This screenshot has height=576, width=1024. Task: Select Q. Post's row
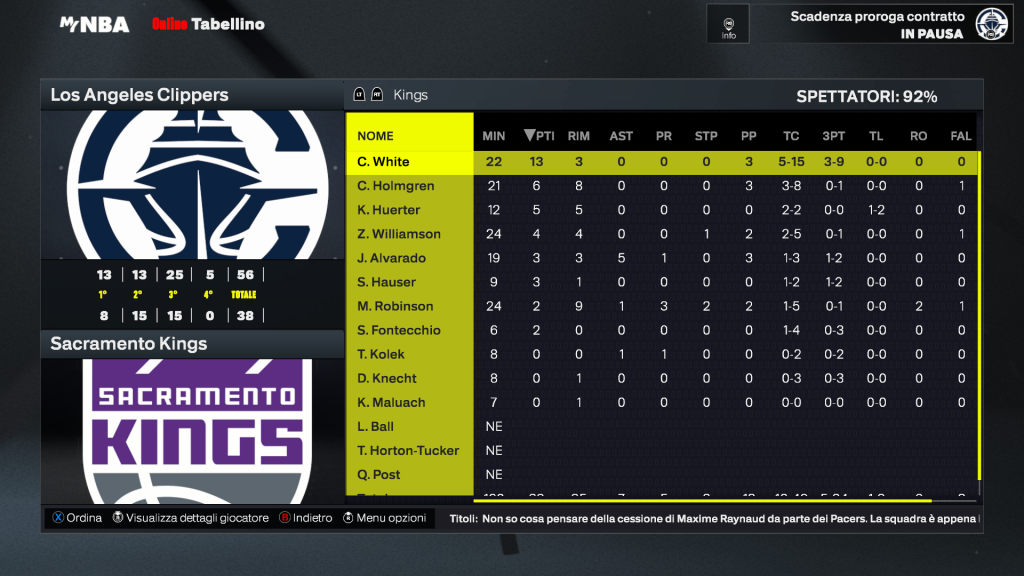[380, 474]
